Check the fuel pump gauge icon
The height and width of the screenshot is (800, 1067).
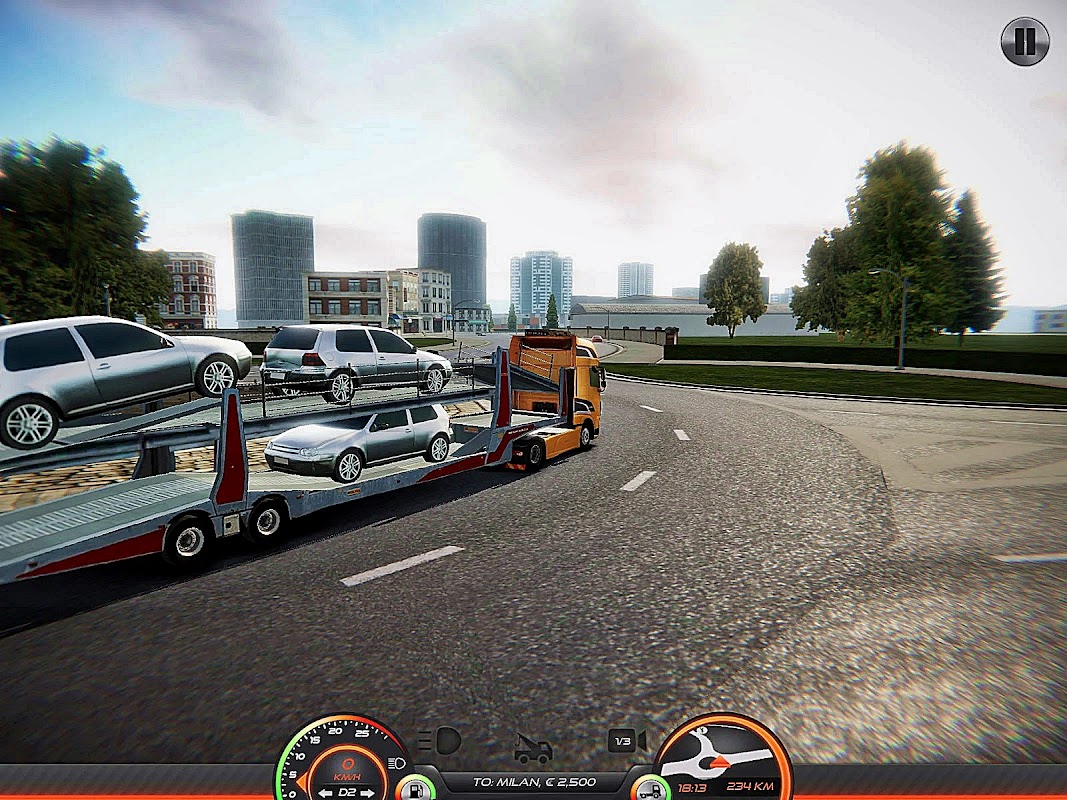(414, 789)
